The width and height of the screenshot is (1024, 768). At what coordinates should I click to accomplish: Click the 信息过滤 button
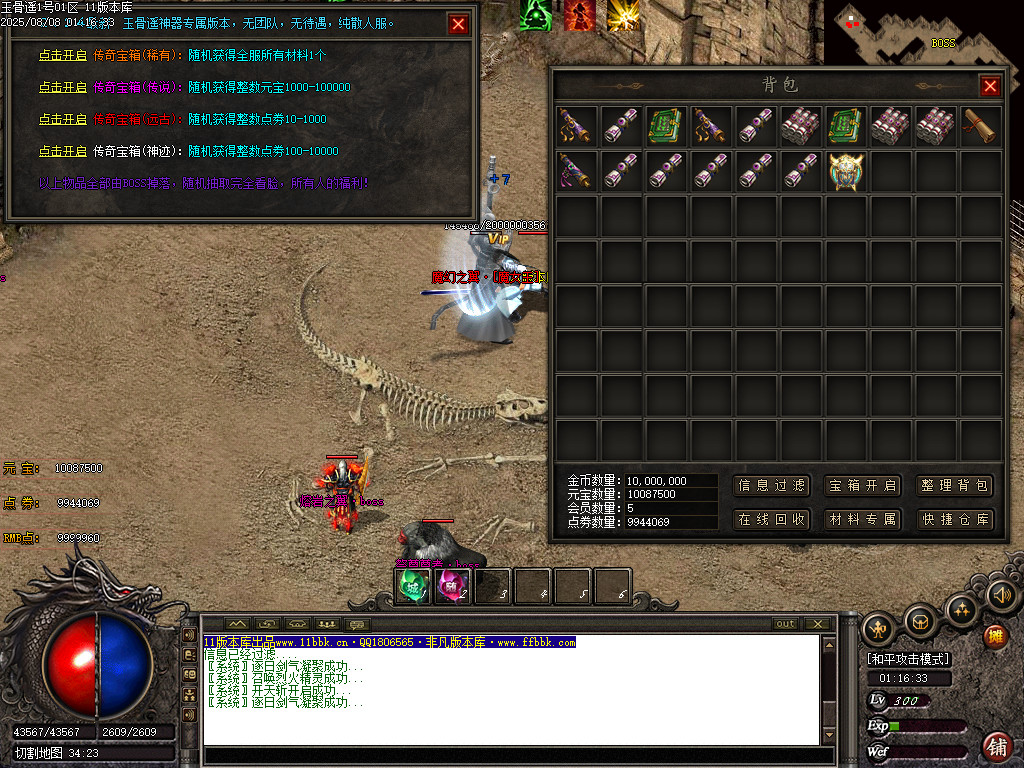pos(772,486)
